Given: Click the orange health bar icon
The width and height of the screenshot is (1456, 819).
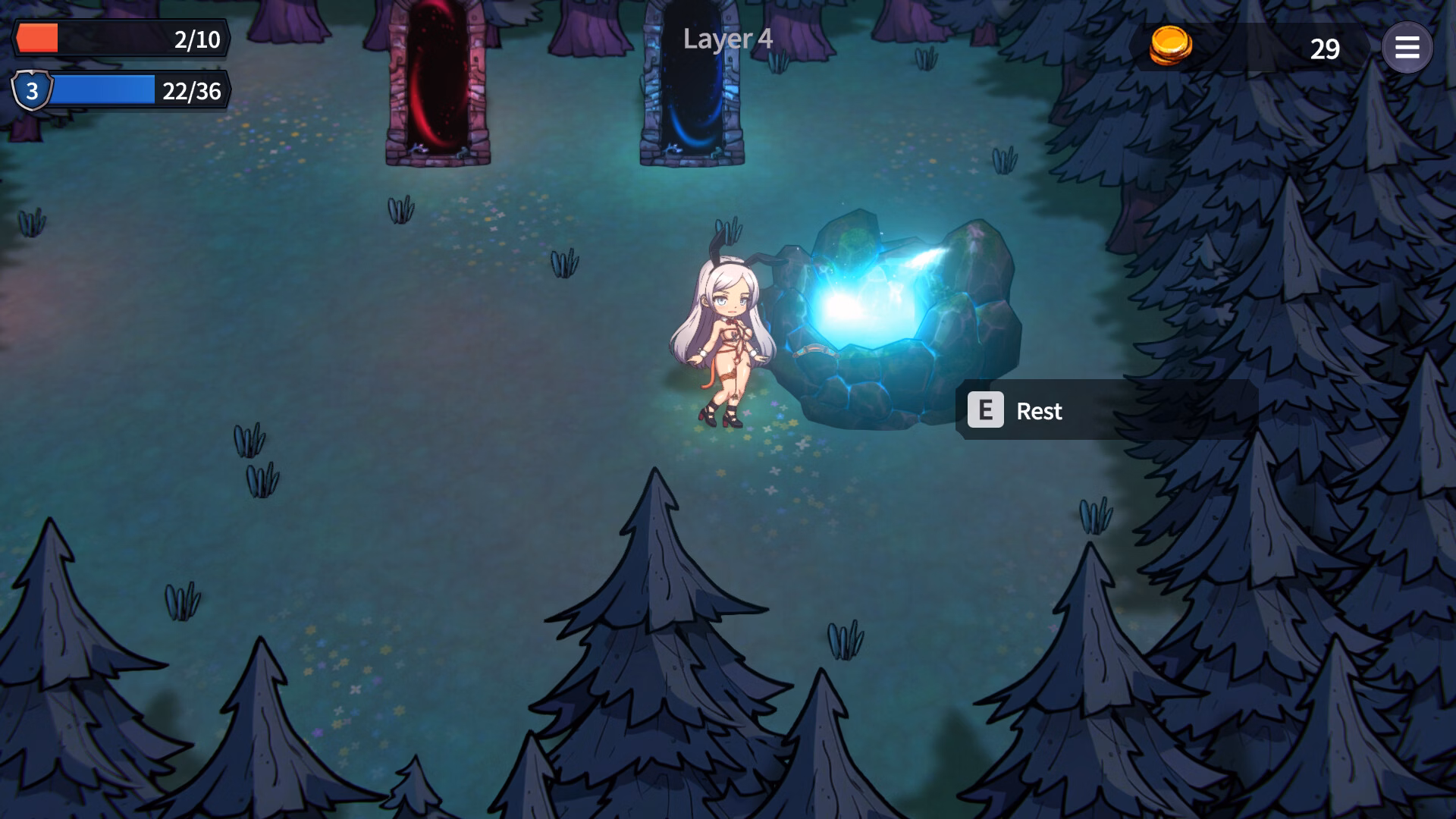Looking at the screenshot, I should tap(36, 36).
